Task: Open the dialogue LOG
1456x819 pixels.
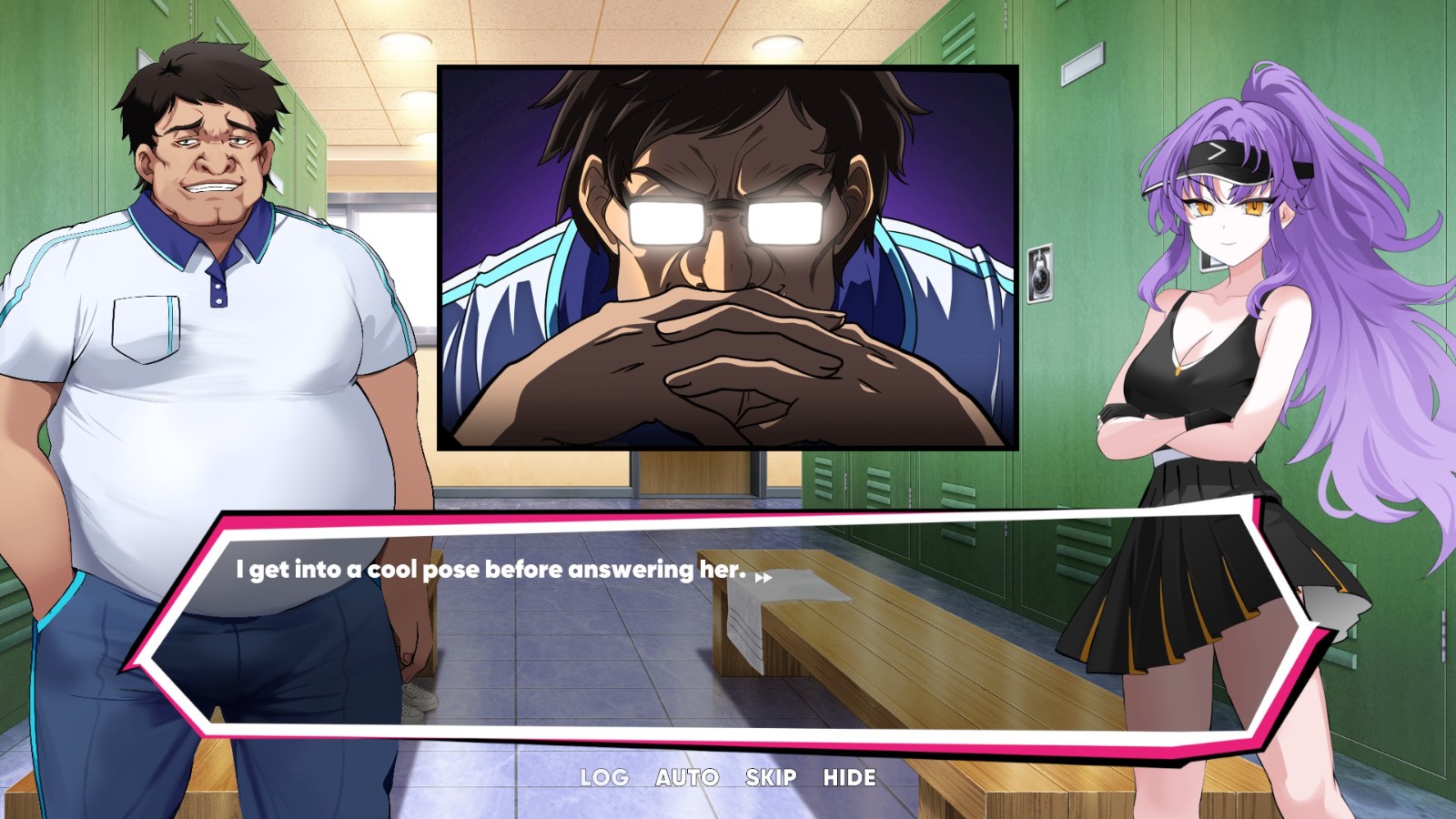Action: tap(604, 777)
